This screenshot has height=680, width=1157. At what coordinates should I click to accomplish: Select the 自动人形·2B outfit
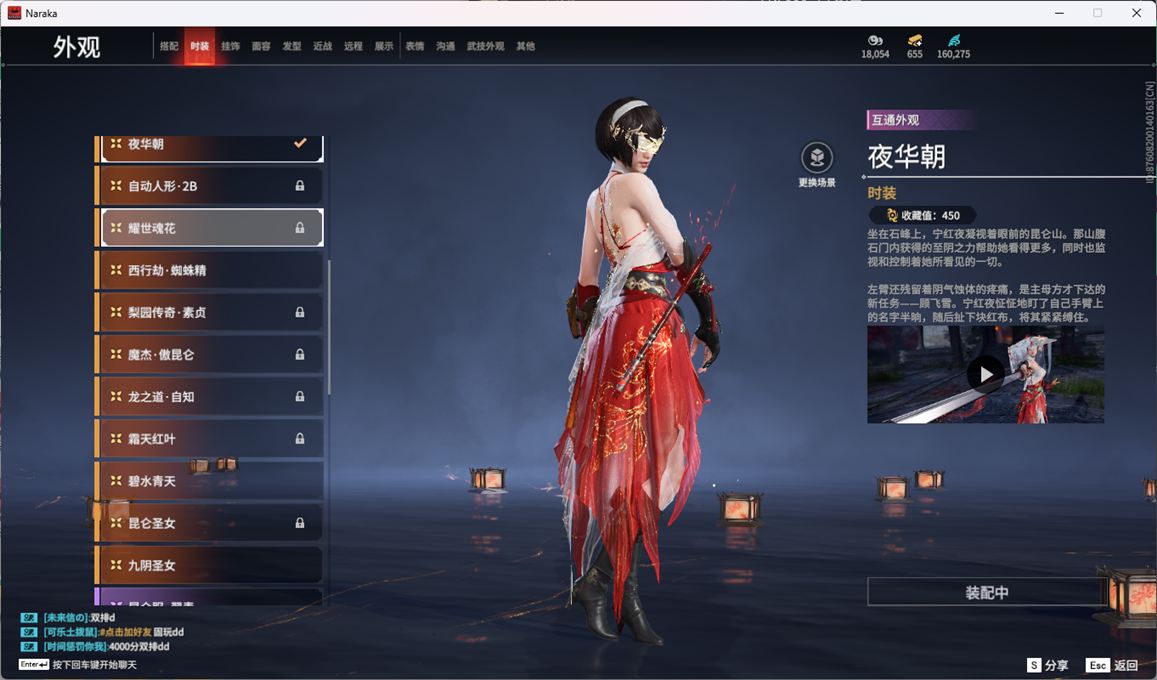(210, 186)
